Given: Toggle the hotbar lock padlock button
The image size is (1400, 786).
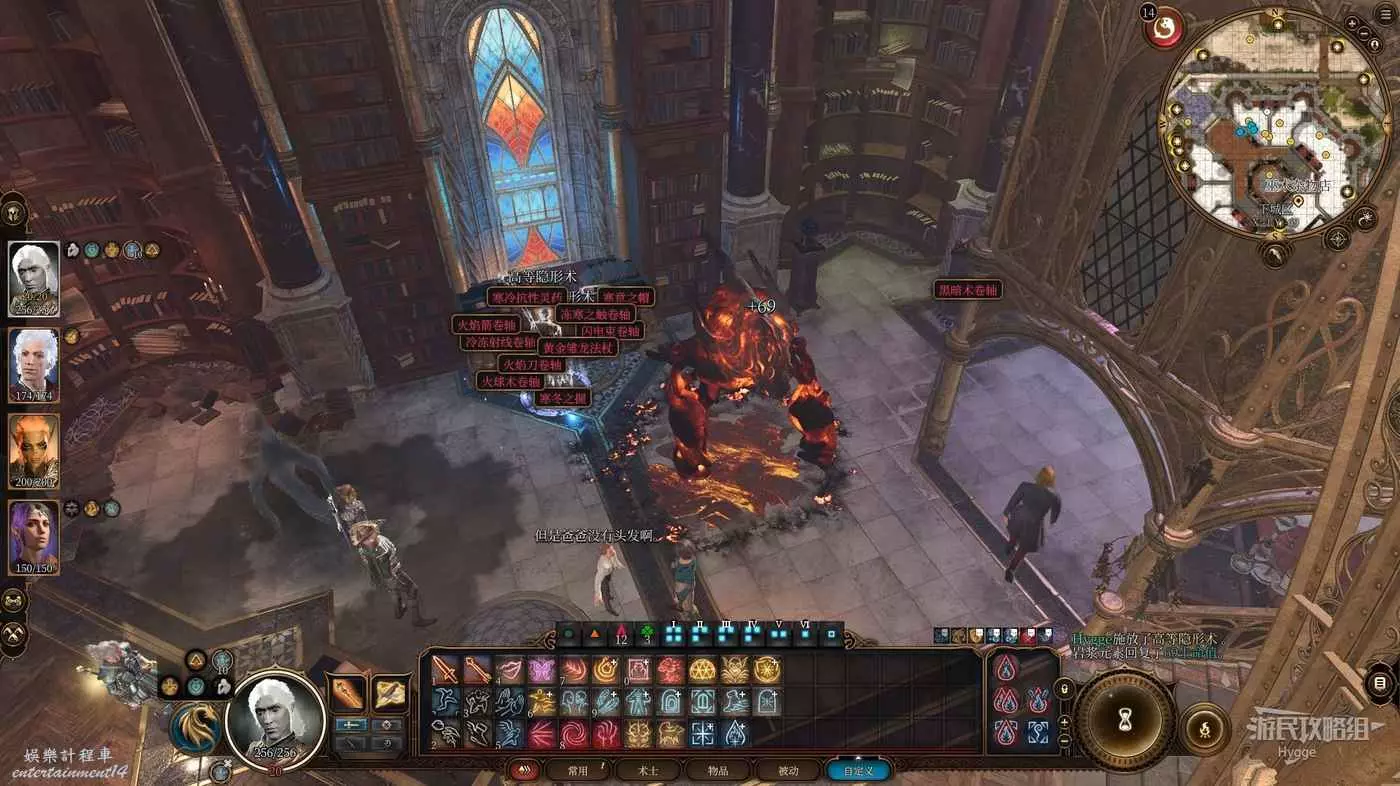Looking at the screenshot, I should (1066, 688).
